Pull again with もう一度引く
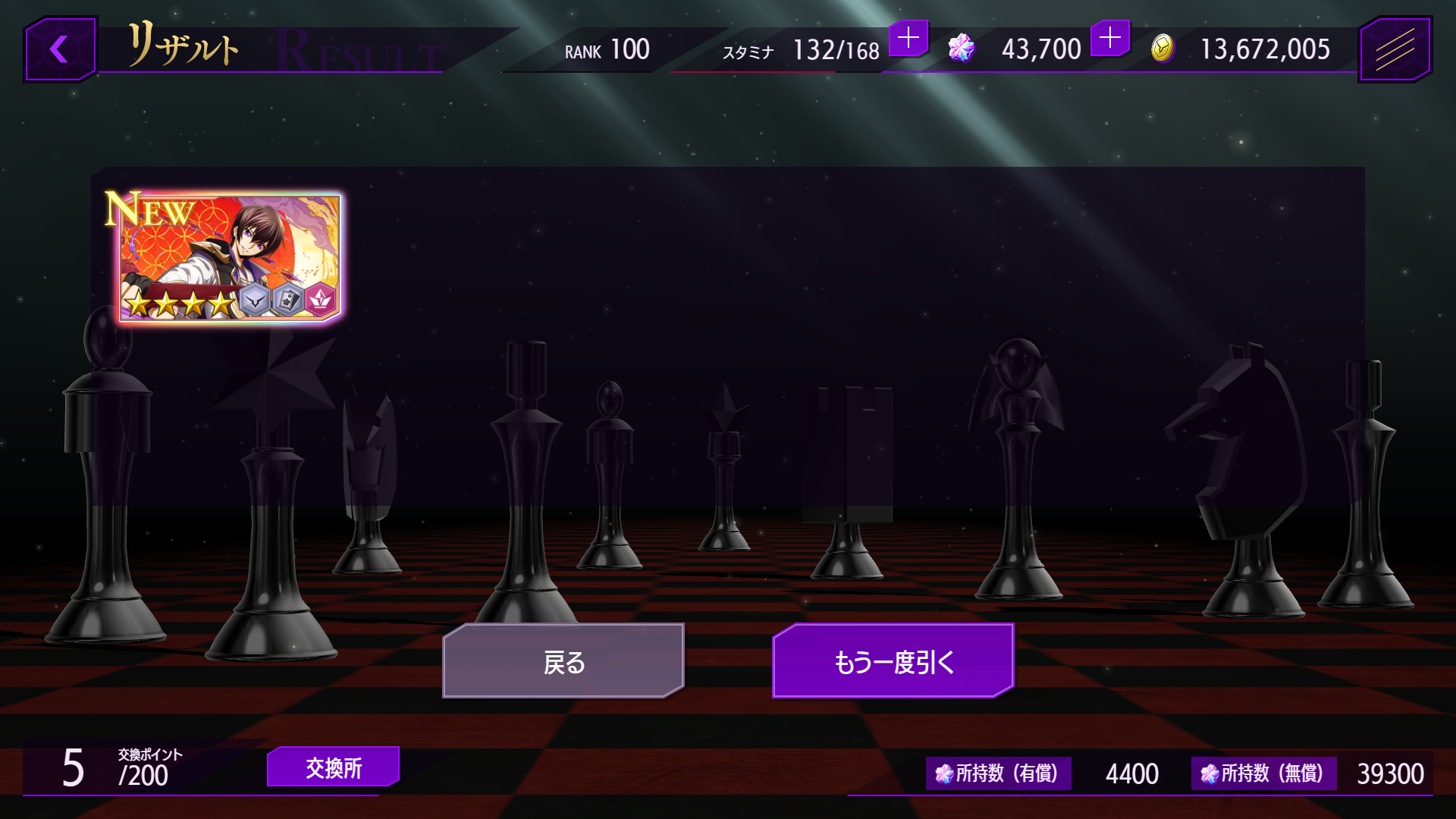 point(893,661)
